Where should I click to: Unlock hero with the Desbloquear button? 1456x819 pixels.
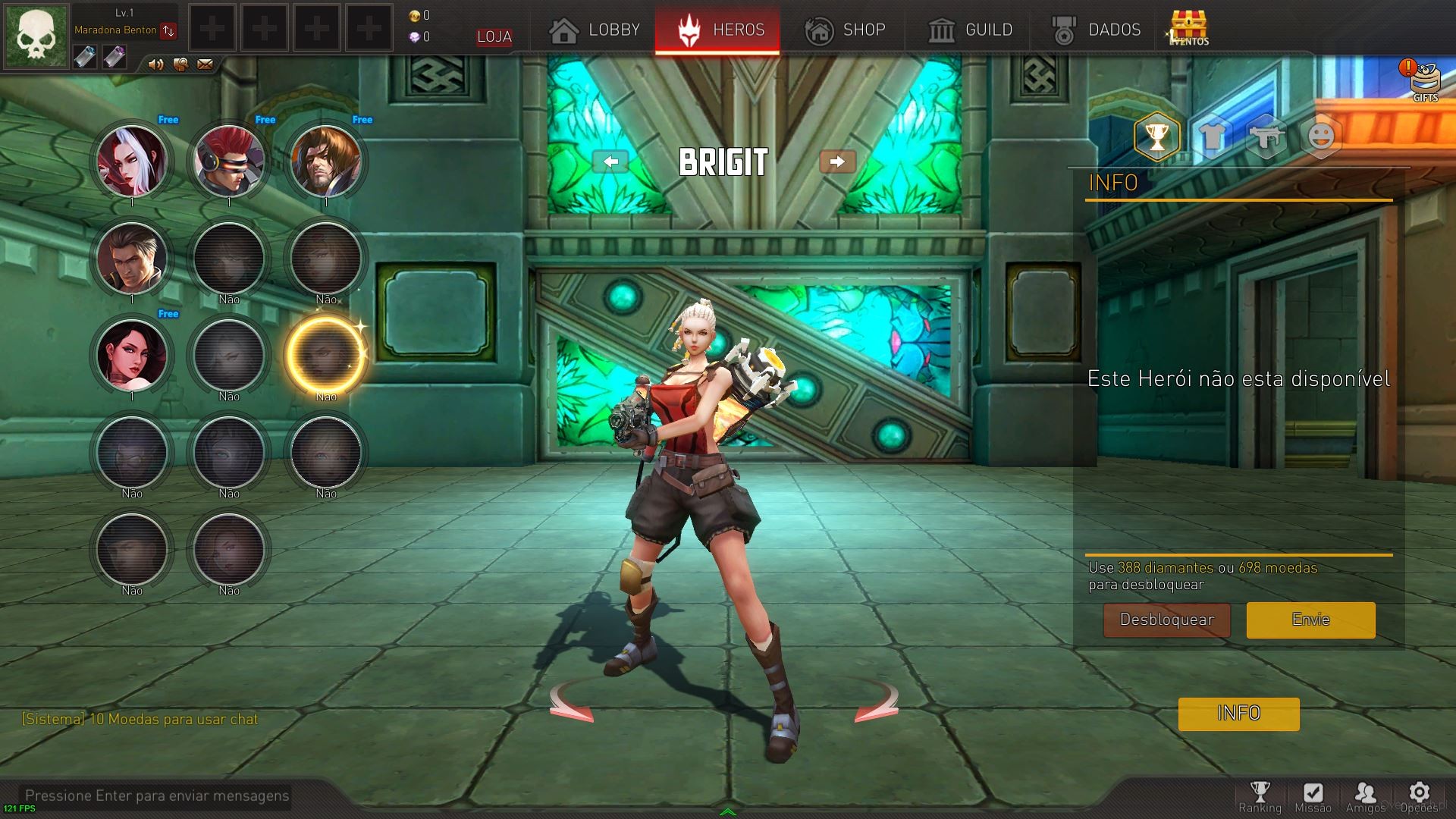1166,620
